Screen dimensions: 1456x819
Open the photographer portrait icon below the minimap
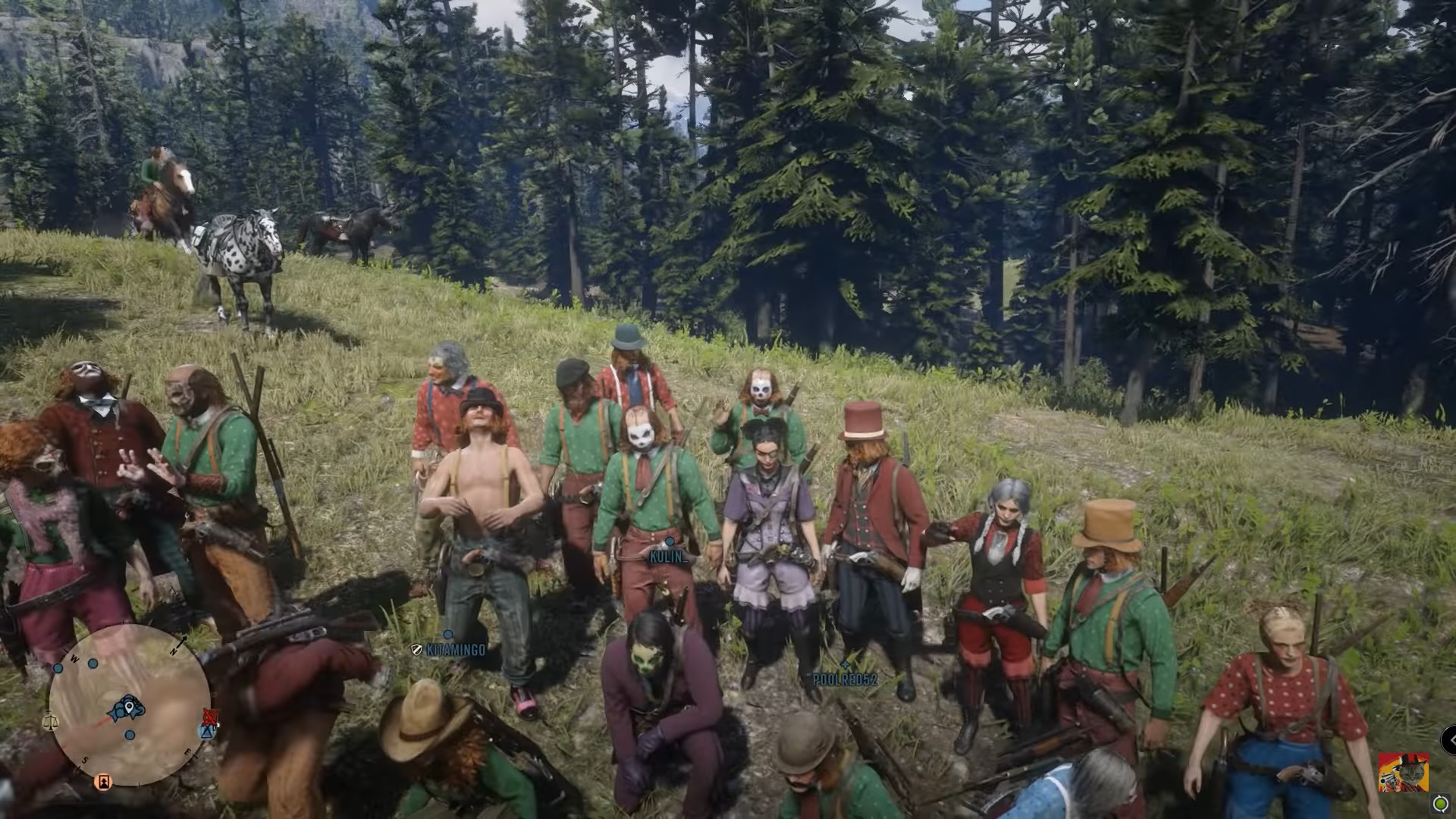(103, 781)
